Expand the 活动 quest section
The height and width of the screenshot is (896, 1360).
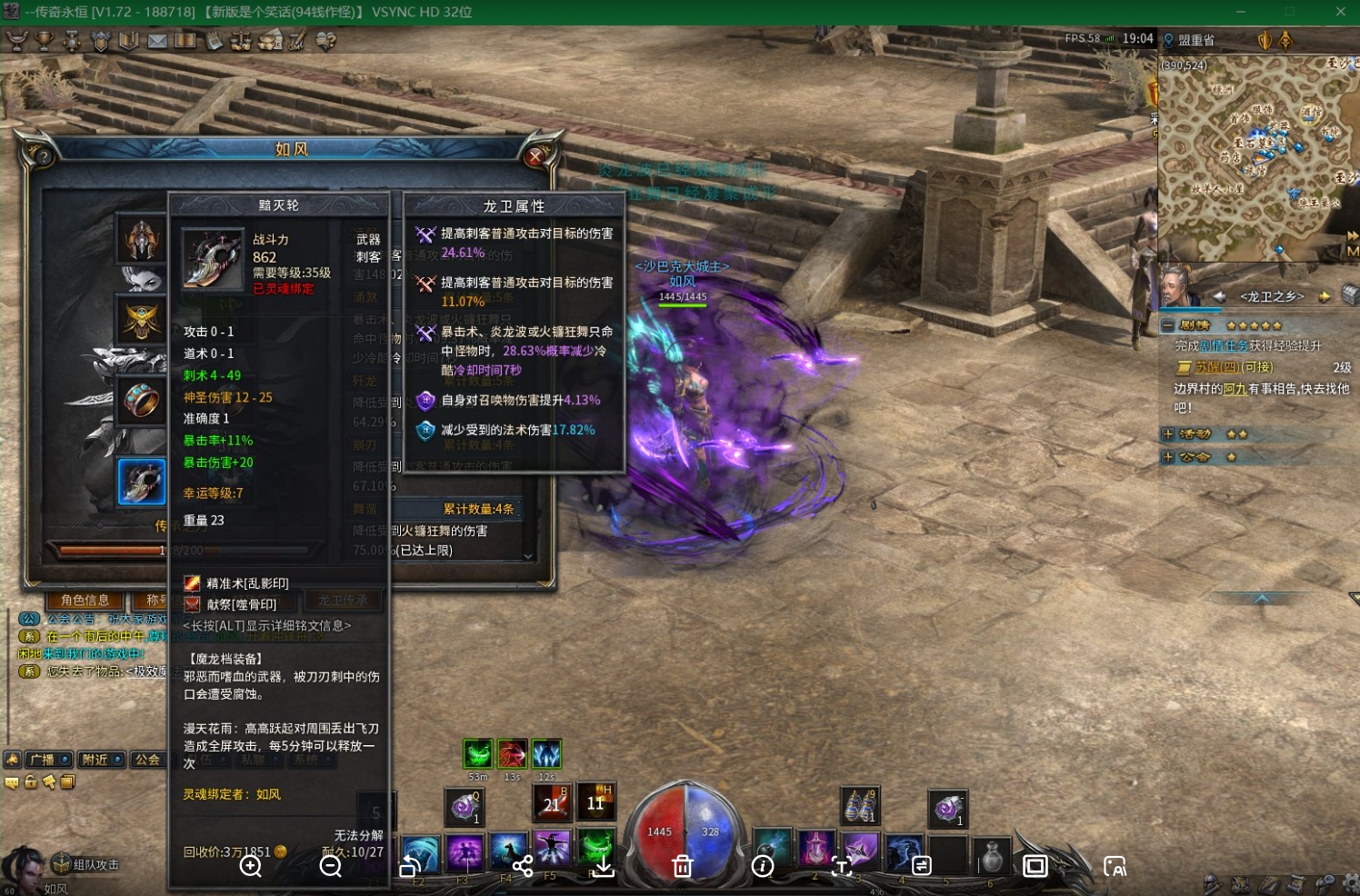(1168, 434)
